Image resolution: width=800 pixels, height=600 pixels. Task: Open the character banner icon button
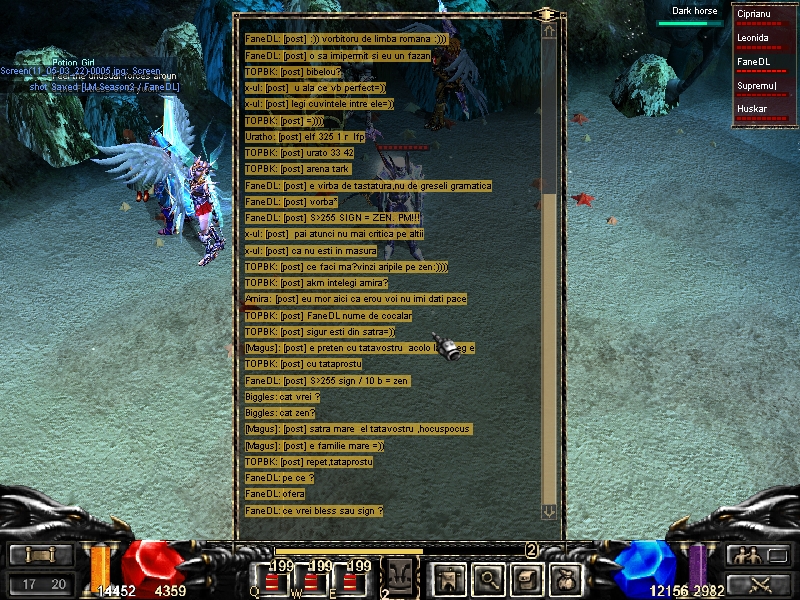[x=449, y=577]
